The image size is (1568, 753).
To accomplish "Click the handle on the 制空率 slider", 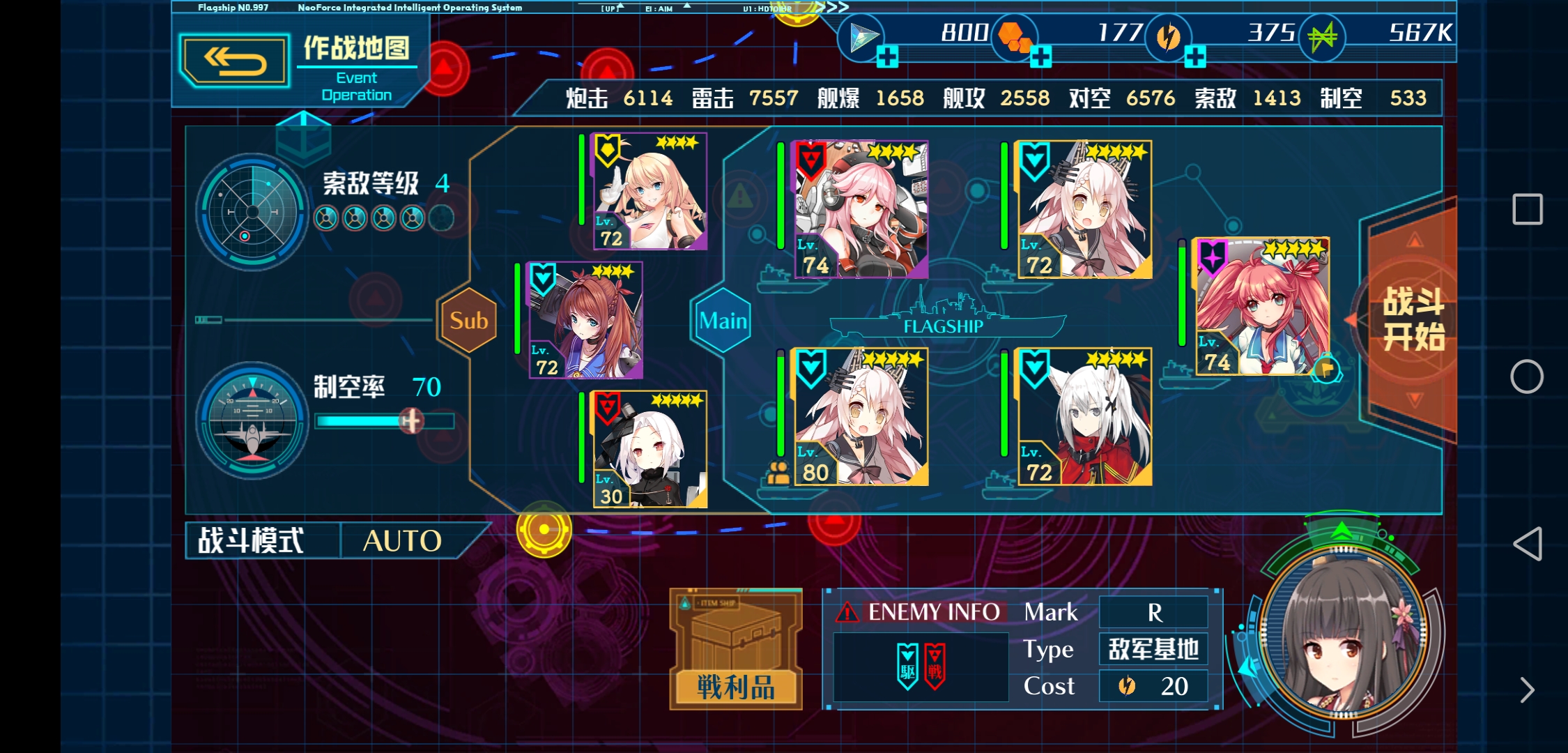I will coord(410,420).
